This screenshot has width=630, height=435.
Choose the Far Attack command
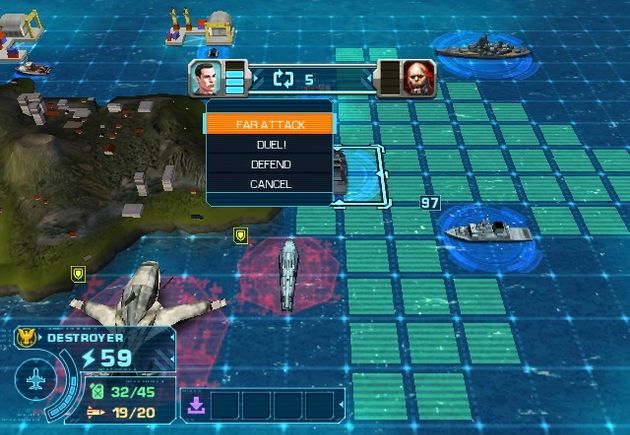tap(268, 125)
